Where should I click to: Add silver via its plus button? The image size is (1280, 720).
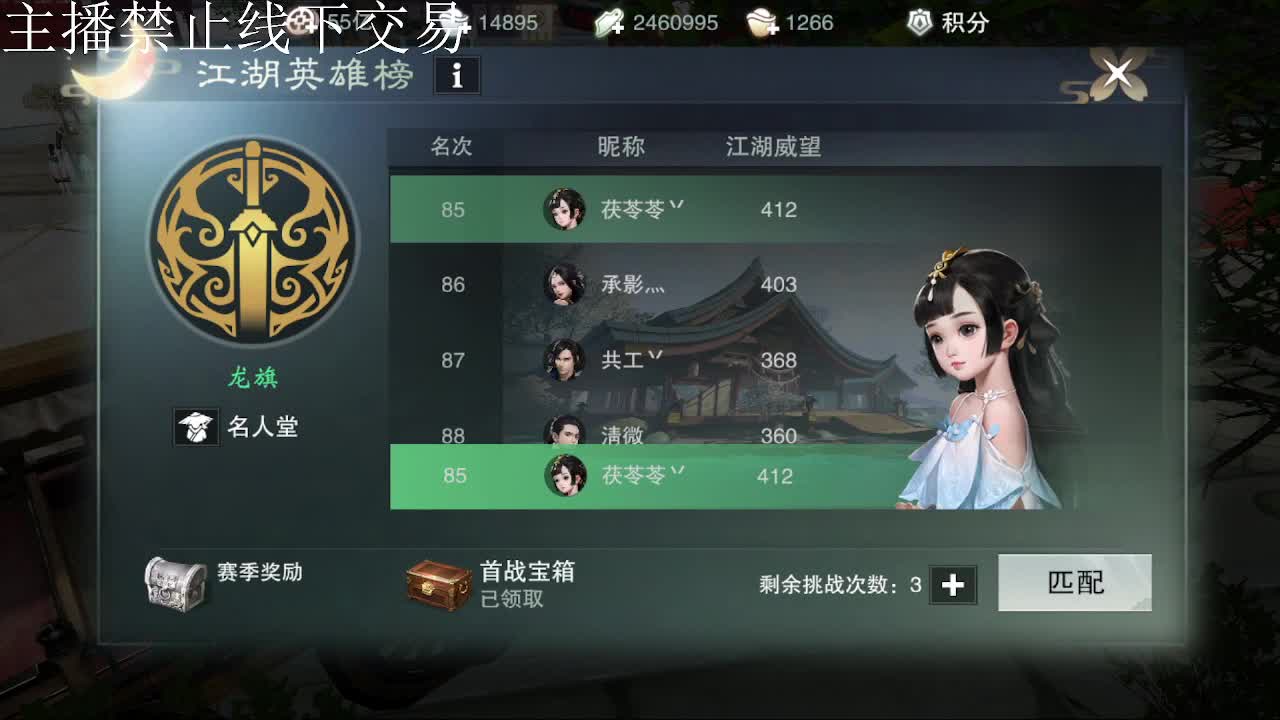pyautogui.click(x=466, y=28)
